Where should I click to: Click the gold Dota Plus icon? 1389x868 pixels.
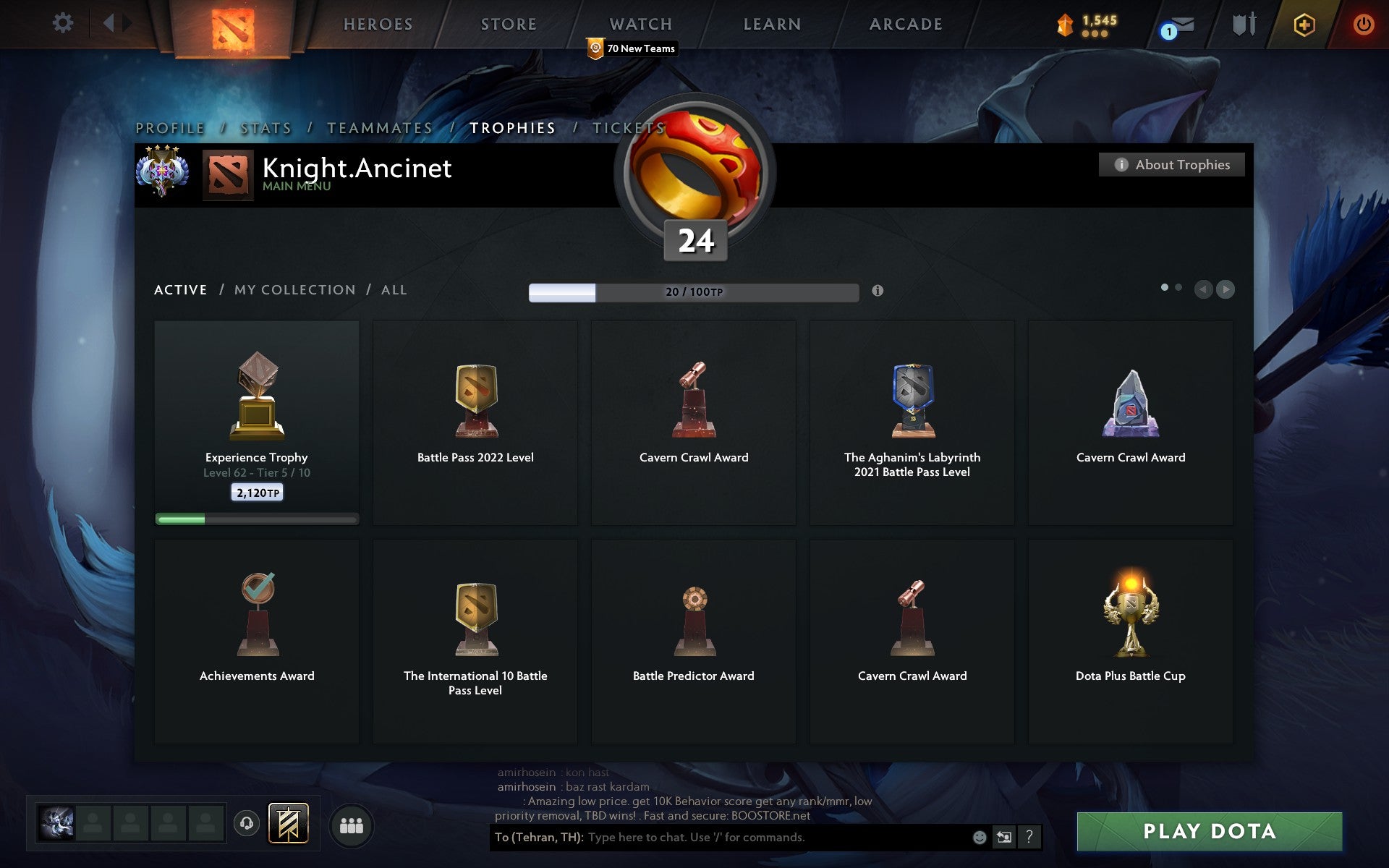[1303, 23]
